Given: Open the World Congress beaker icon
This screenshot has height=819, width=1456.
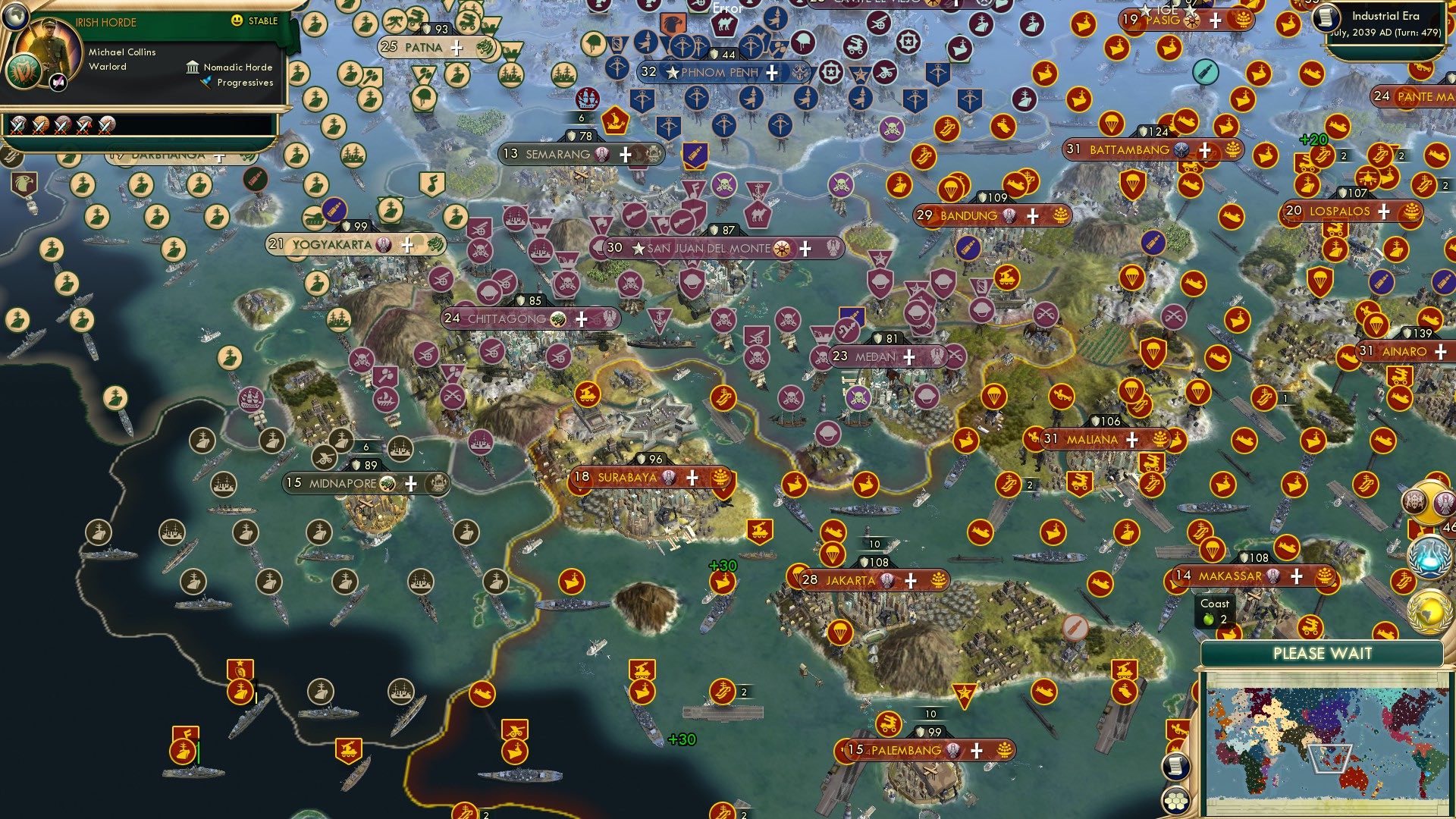Looking at the screenshot, I should click(x=1427, y=556).
